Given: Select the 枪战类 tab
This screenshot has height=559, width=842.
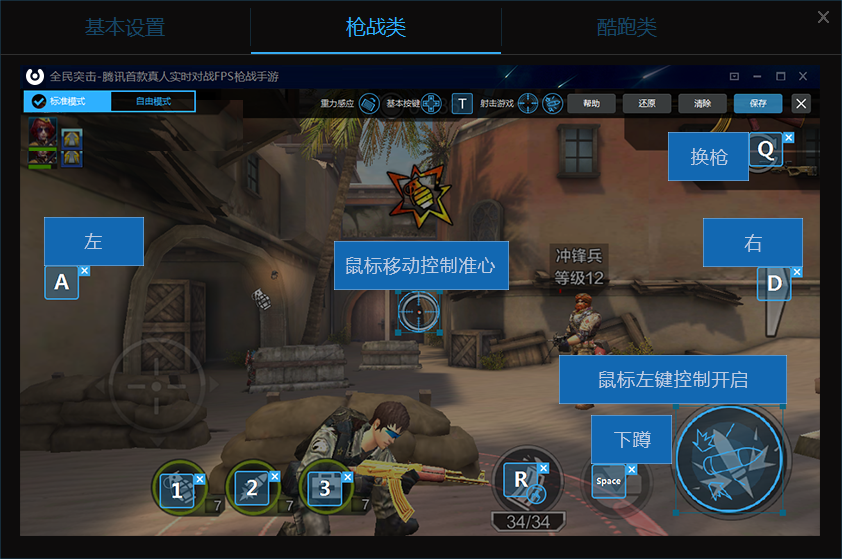Looking at the screenshot, I should pyautogui.click(x=376, y=28).
